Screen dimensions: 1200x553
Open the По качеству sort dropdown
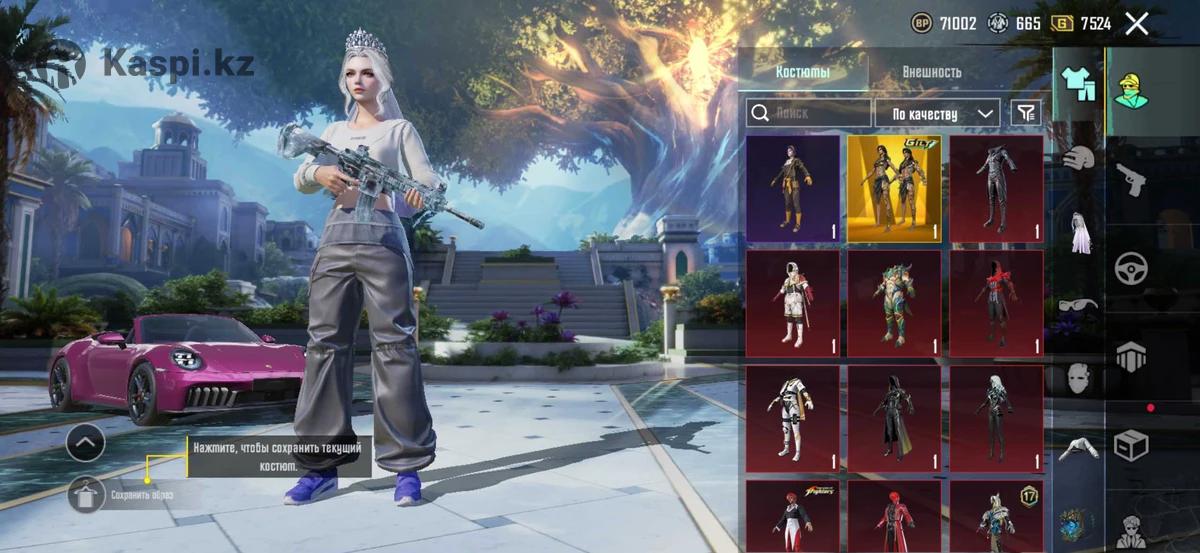tap(937, 113)
